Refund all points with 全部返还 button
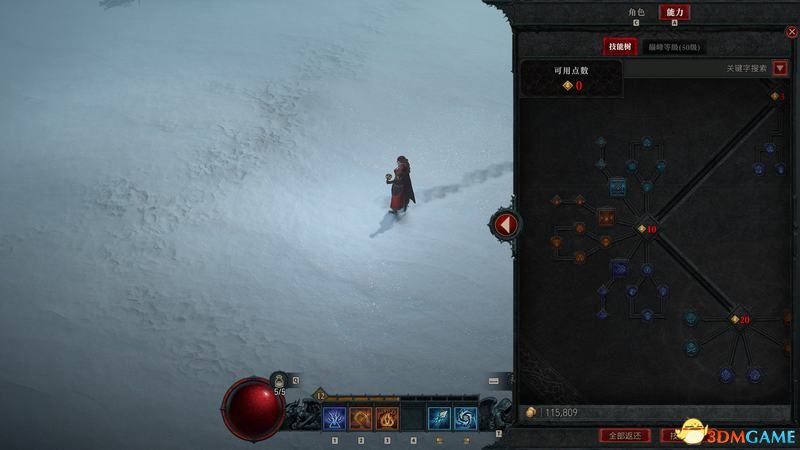 625,435
